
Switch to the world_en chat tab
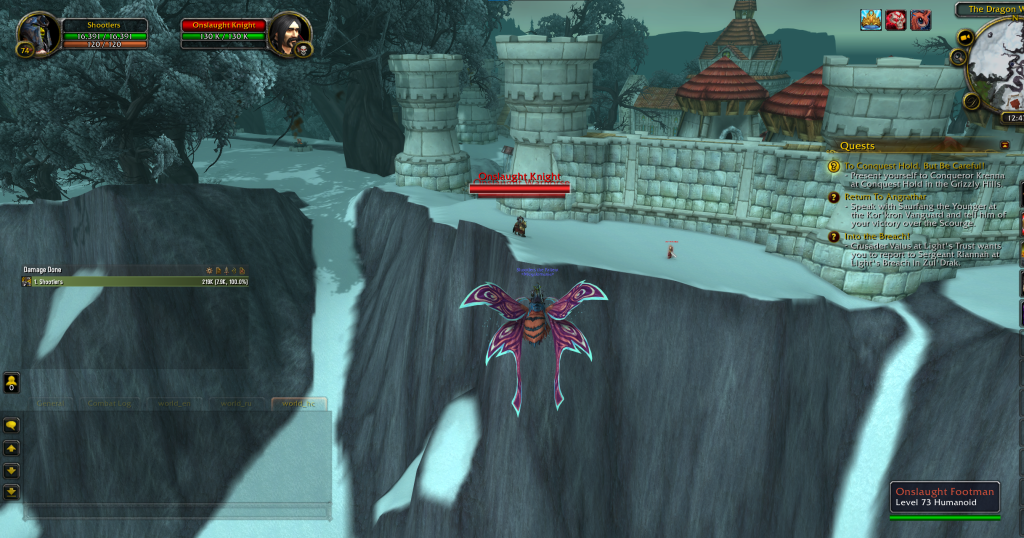coord(176,404)
